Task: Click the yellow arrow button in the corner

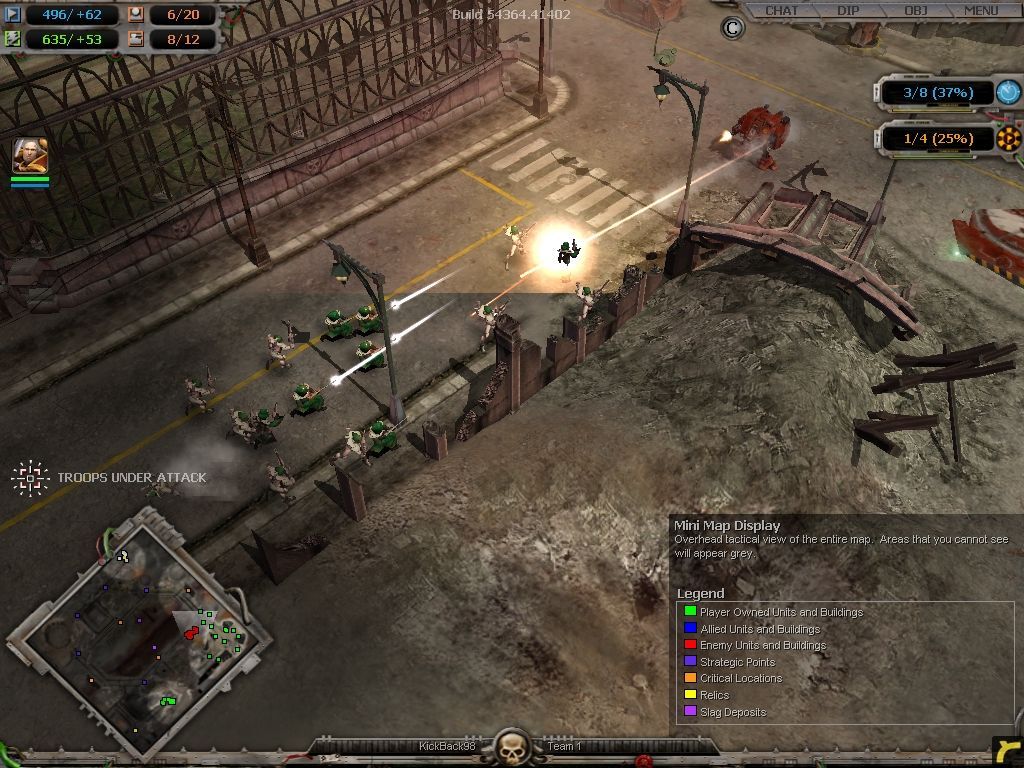Action: (x=1007, y=751)
